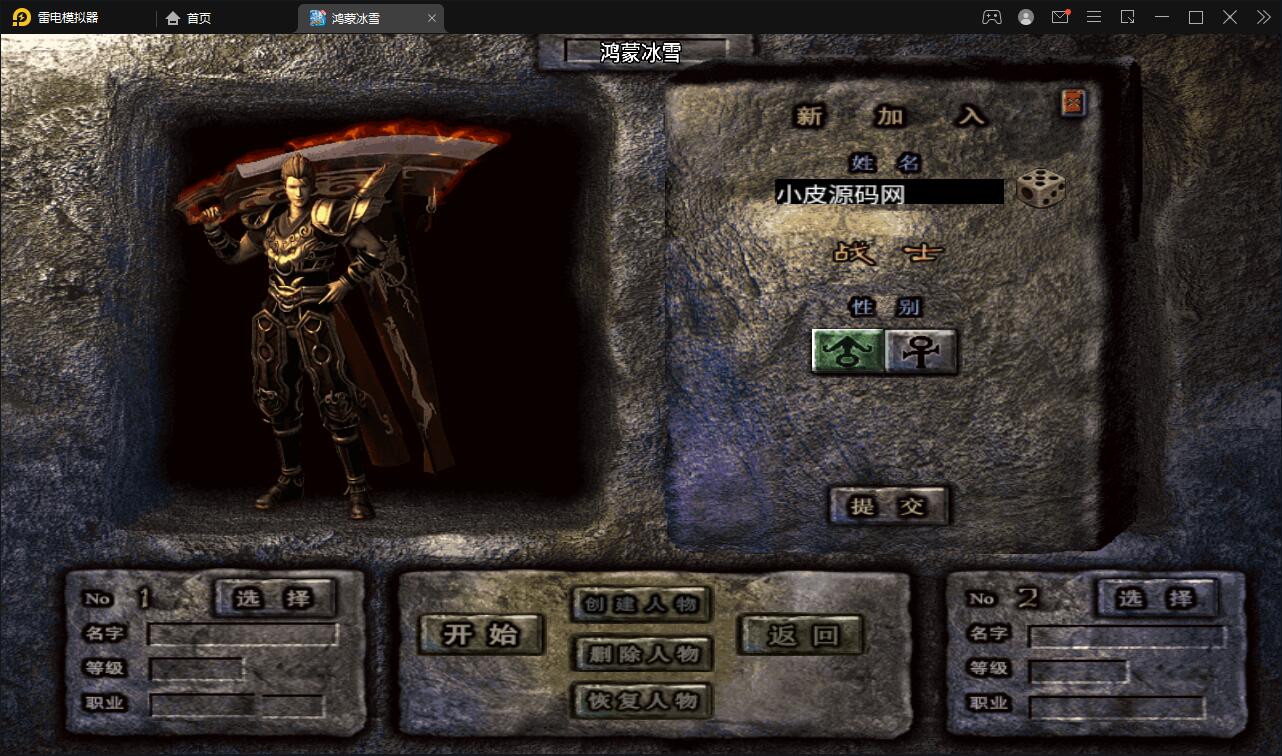Close the 新加入 character creation panel
This screenshot has width=1282, height=756.
1073,102
